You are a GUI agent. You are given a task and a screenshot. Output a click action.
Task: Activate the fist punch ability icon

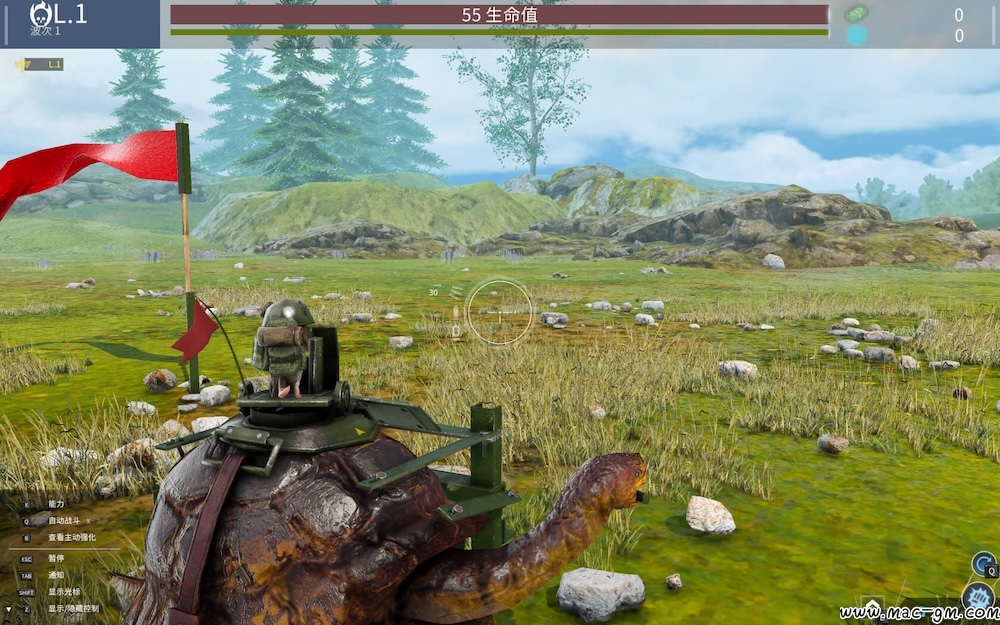977,598
